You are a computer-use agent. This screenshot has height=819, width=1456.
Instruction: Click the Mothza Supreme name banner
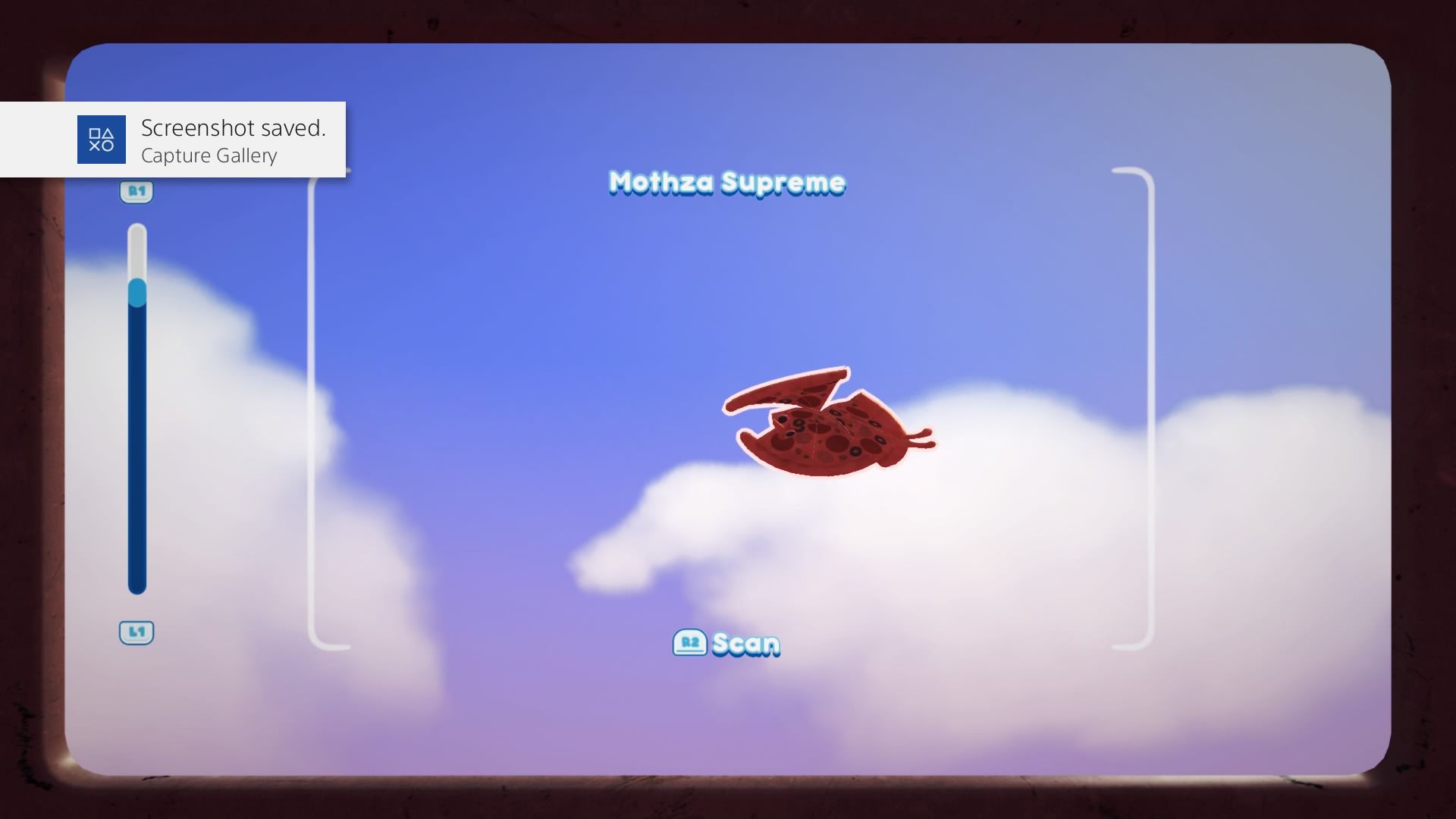726,184
